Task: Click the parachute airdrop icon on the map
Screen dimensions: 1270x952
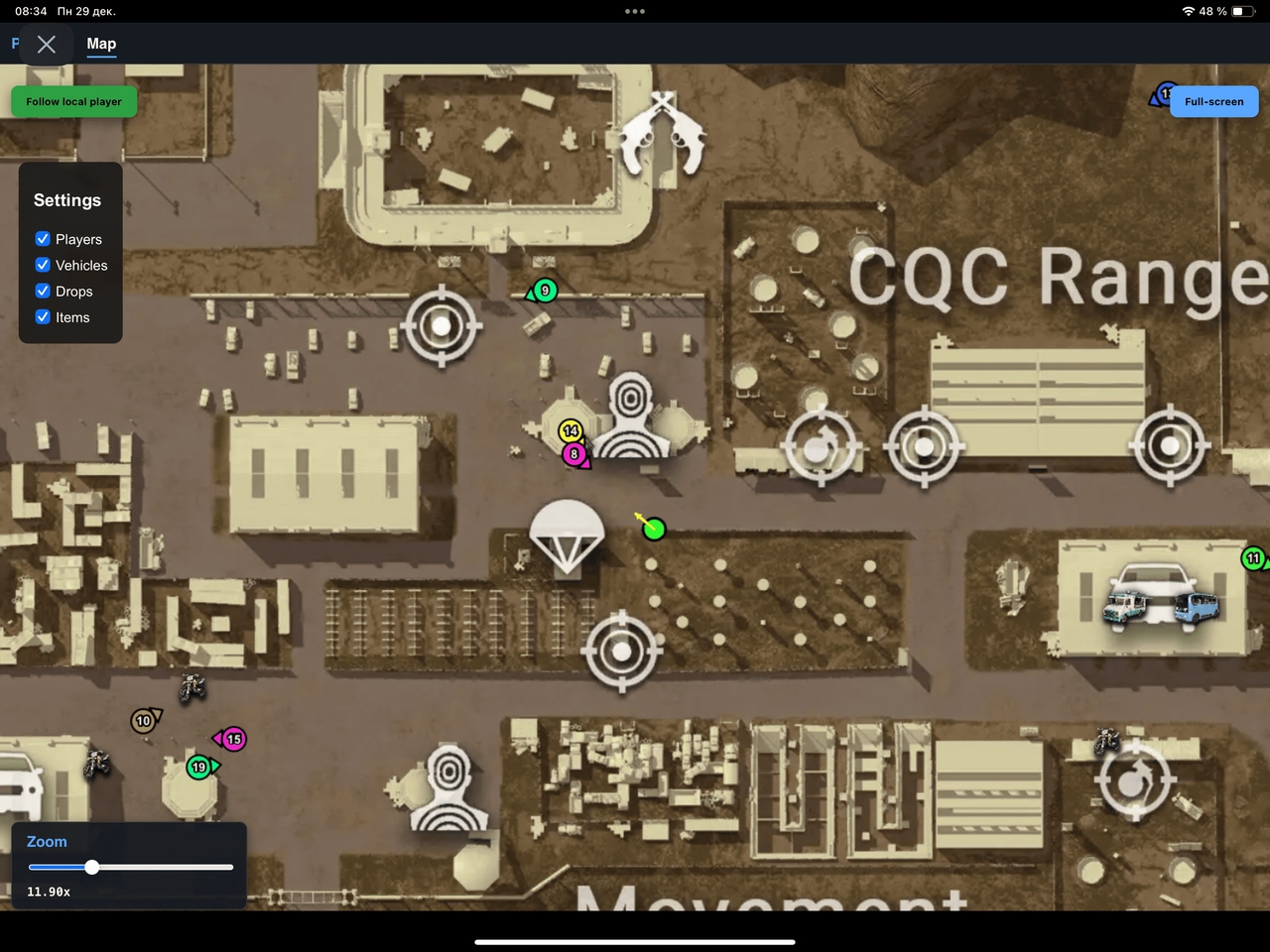Action: (567, 535)
